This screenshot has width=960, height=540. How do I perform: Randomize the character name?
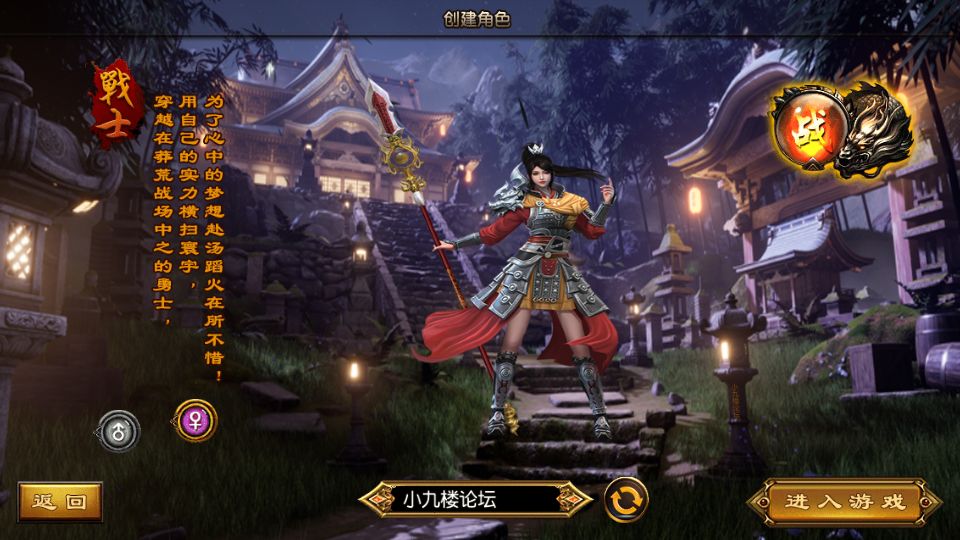(625, 499)
